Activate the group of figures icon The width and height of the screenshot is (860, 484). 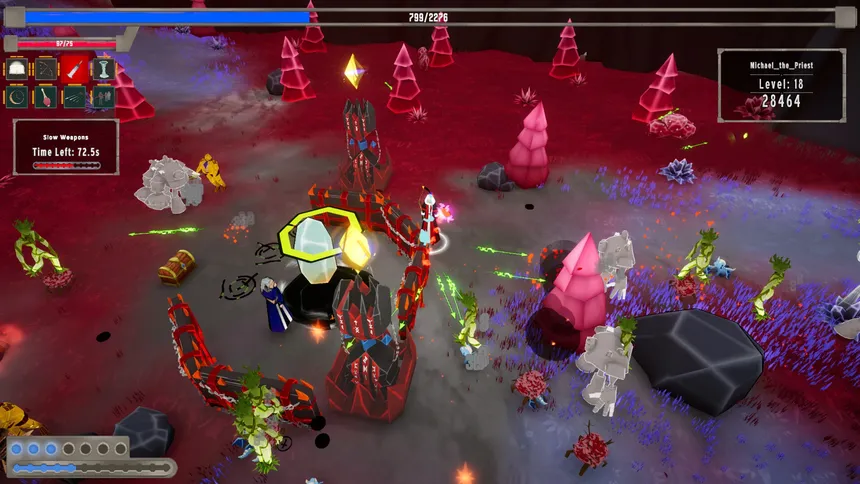pos(104,97)
